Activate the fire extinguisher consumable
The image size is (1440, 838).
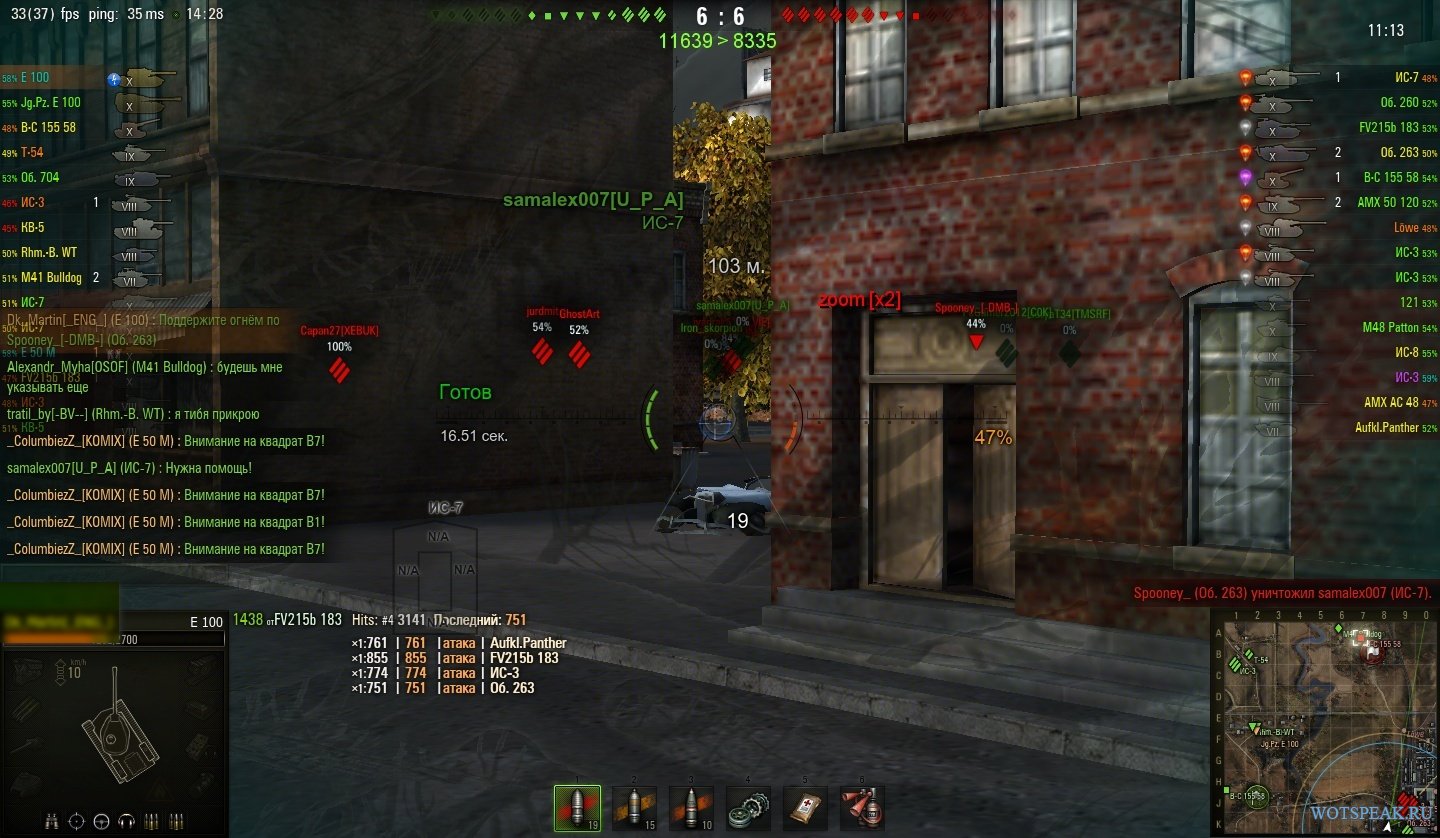pyautogui.click(x=861, y=808)
